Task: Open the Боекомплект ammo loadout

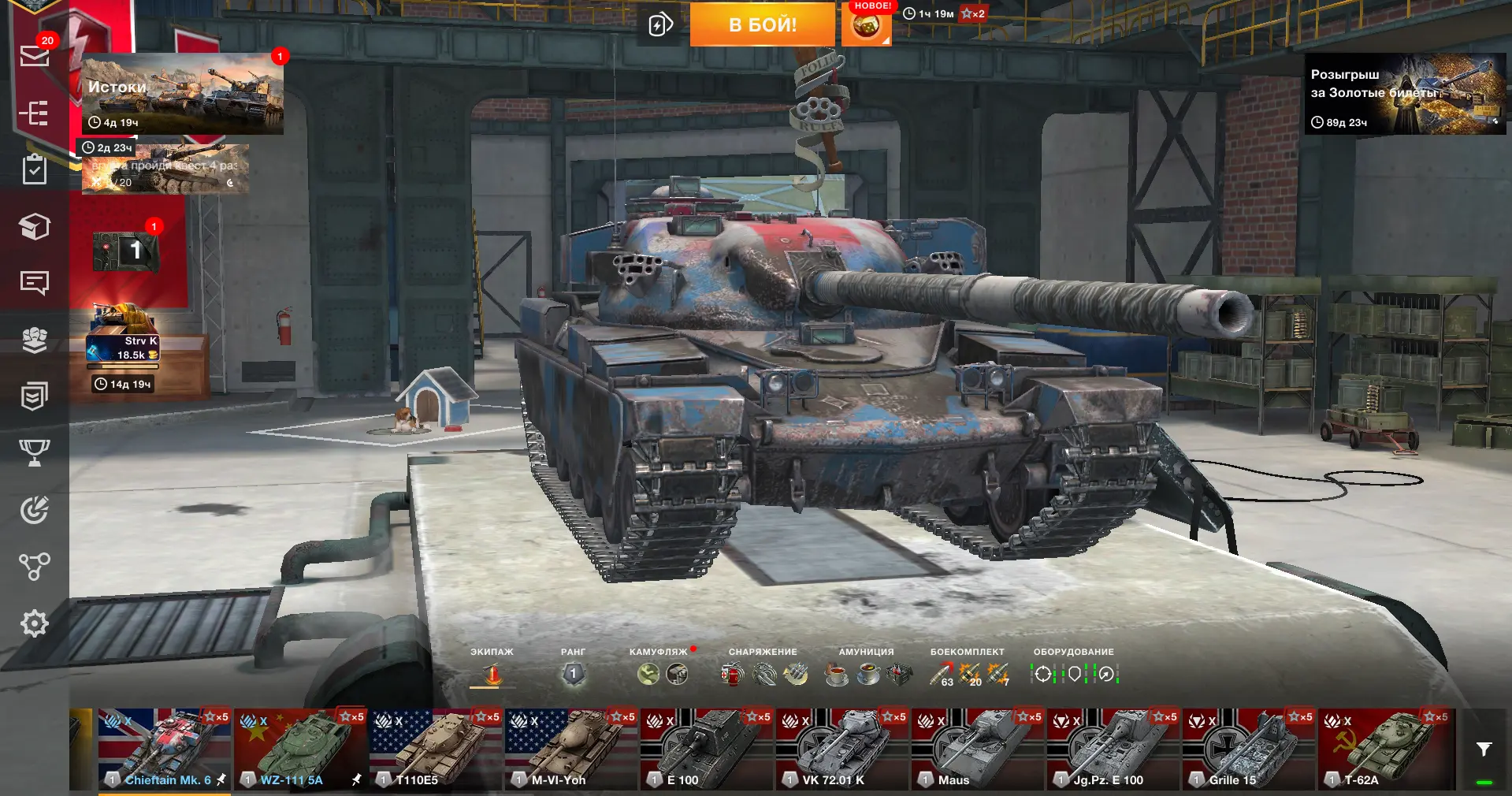Action: [x=968, y=674]
